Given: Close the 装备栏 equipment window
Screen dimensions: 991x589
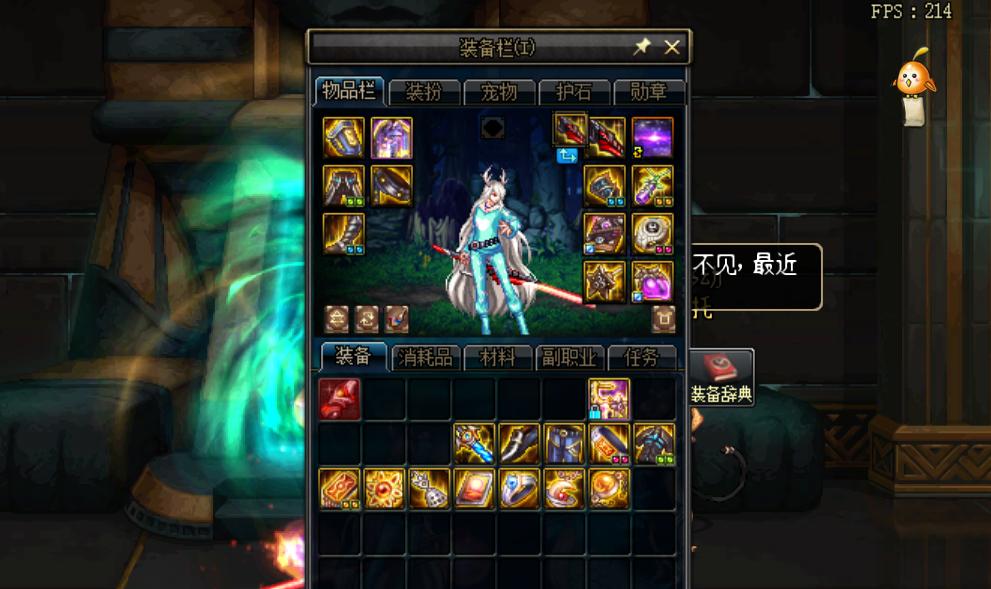Looking at the screenshot, I should (x=672, y=47).
